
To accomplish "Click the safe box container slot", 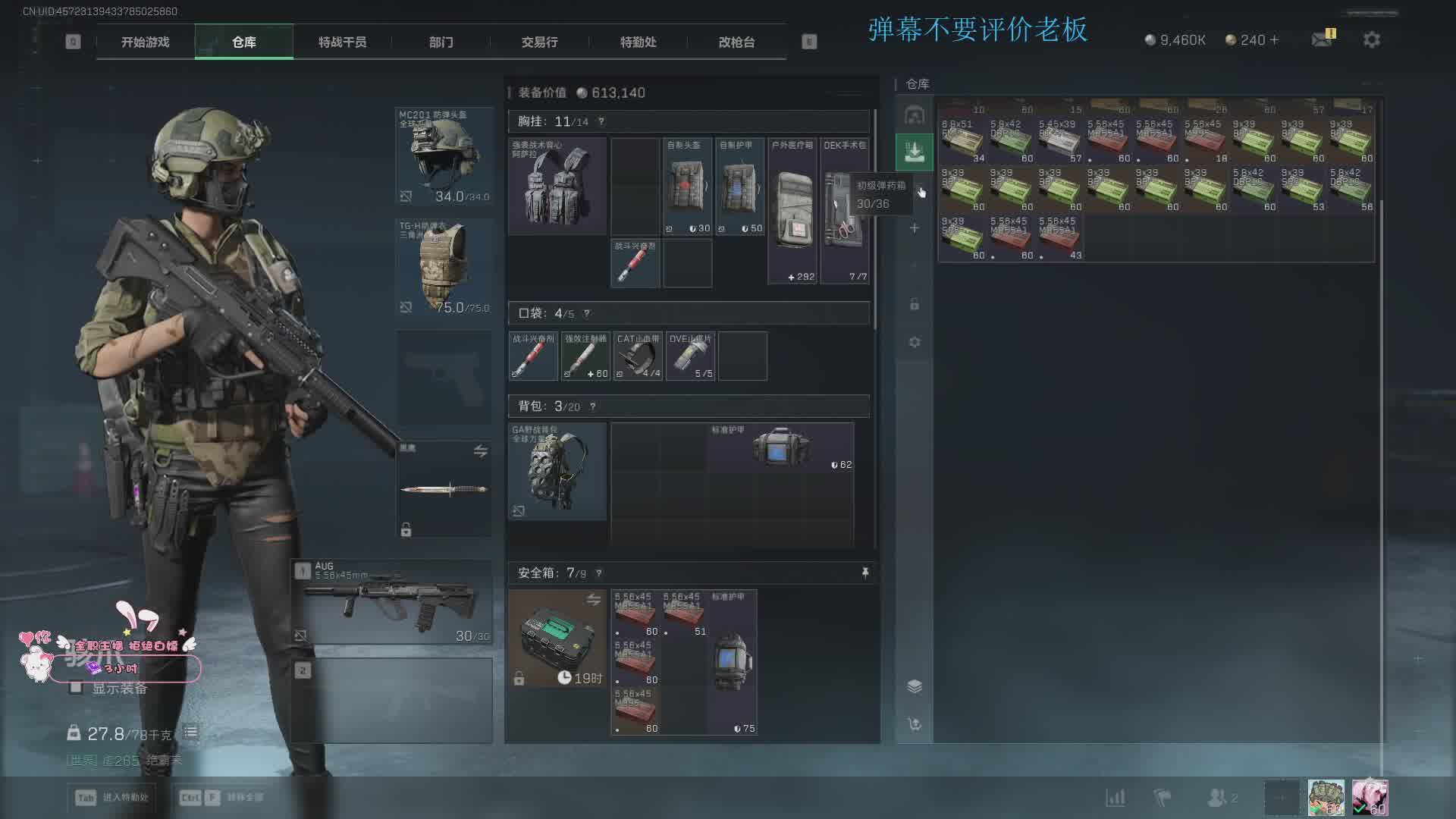I will click(557, 639).
